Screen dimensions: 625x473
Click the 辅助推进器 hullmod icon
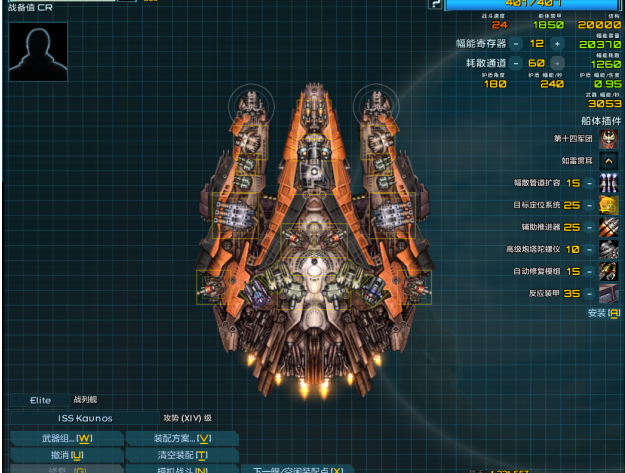click(608, 227)
